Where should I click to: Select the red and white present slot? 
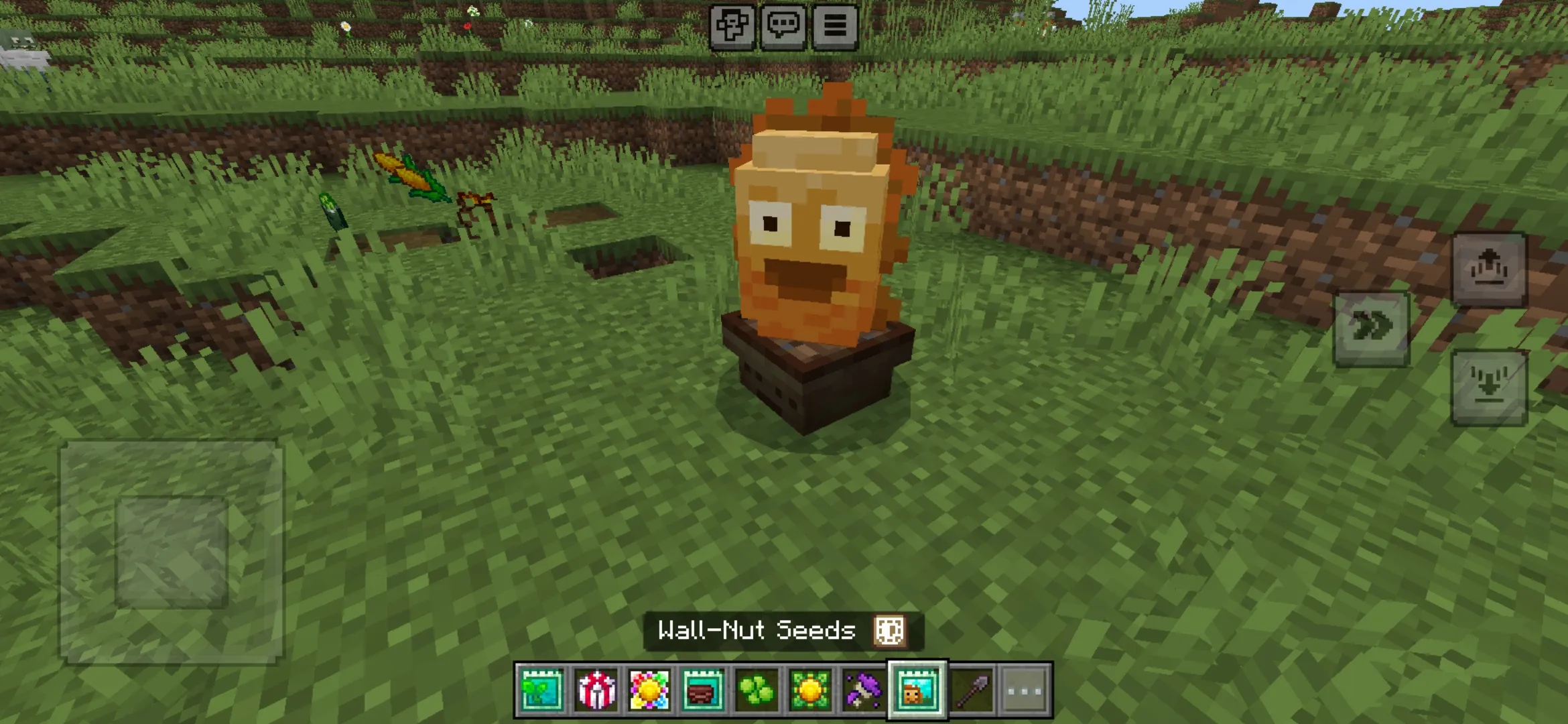(596, 690)
